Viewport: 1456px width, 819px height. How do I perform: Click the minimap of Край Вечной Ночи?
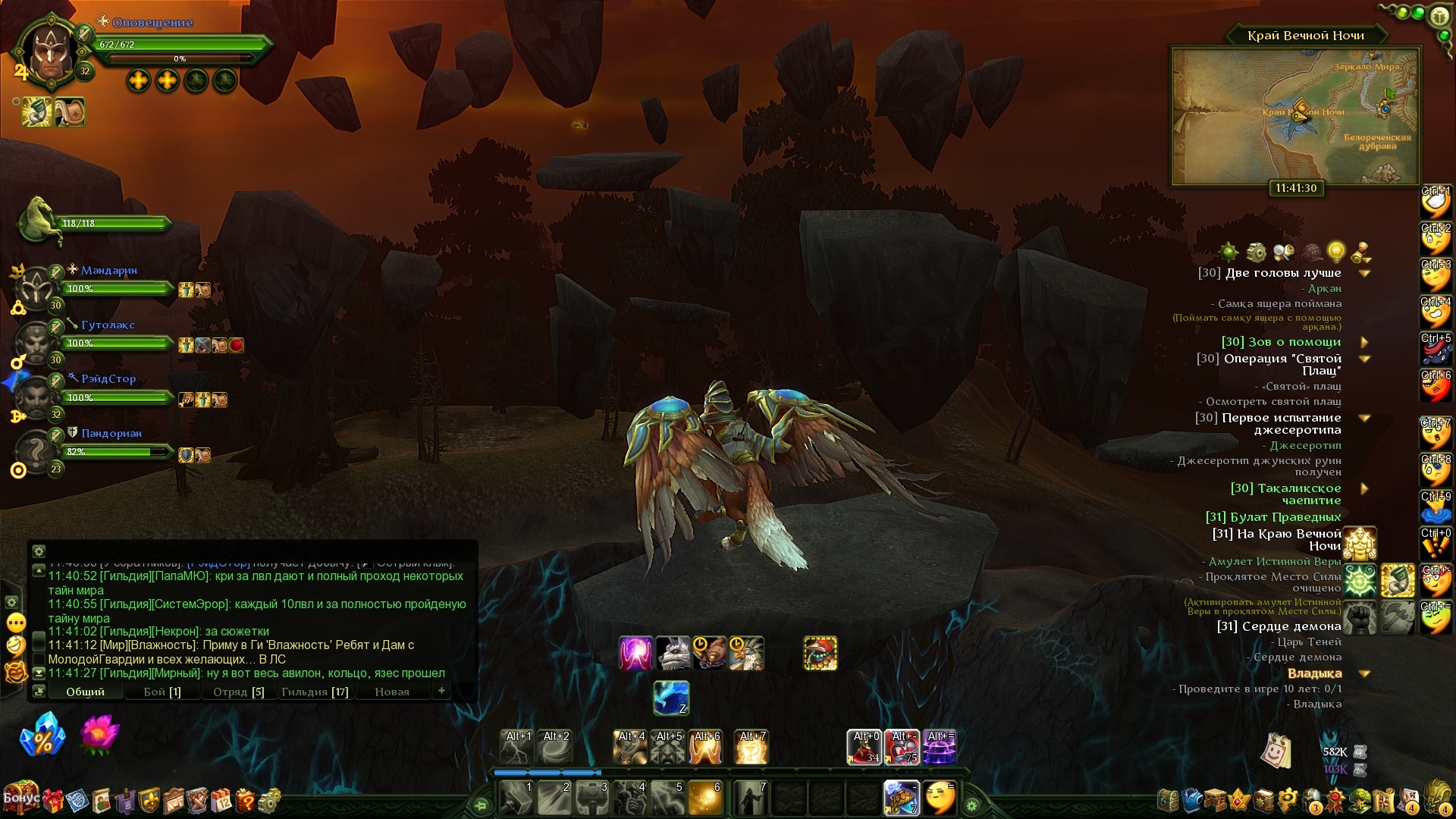[1294, 115]
